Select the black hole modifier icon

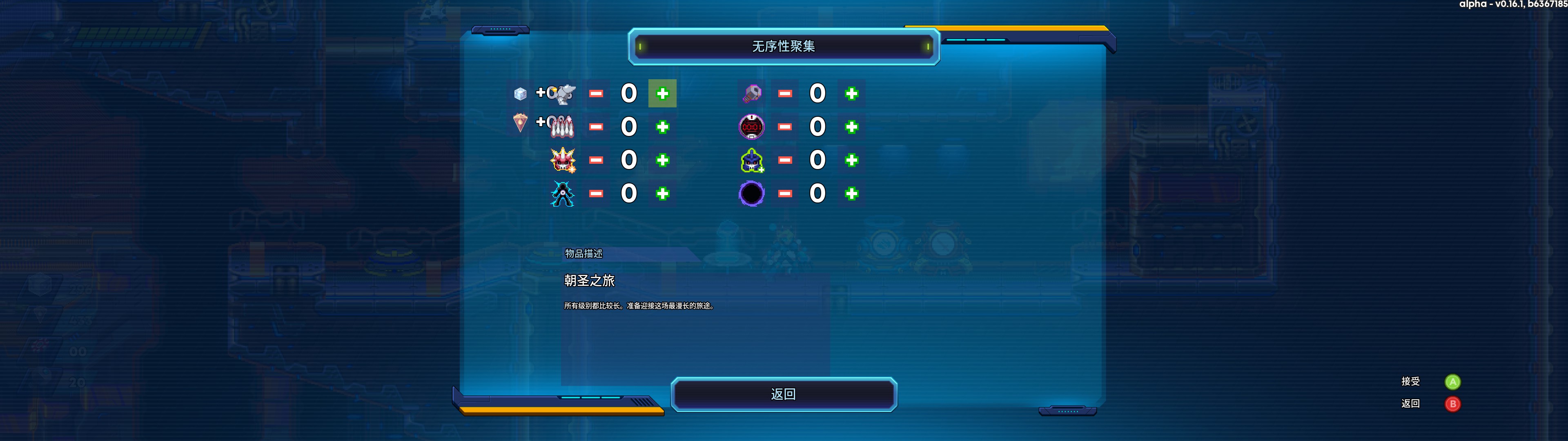click(x=752, y=194)
